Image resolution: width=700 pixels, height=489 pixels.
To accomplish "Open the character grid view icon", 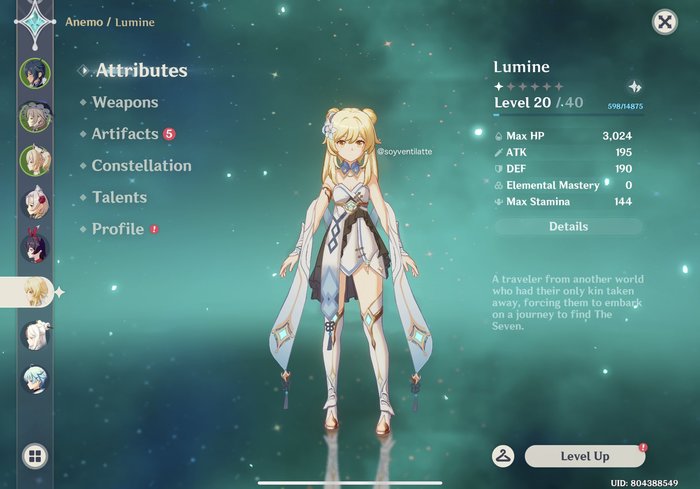I will [34, 457].
